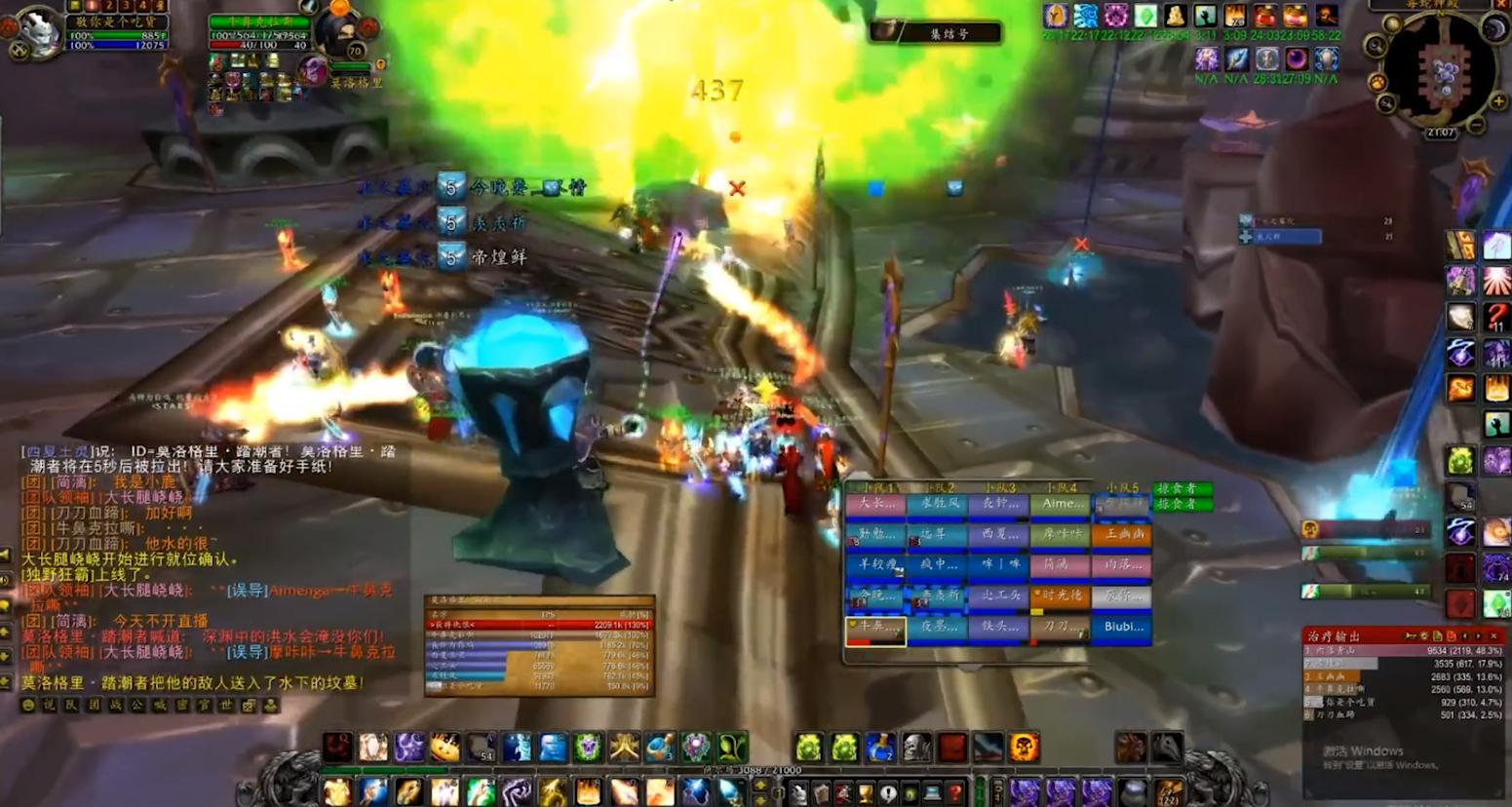
Task: Select raid member Aime in the raid frames
Action: [1061, 504]
